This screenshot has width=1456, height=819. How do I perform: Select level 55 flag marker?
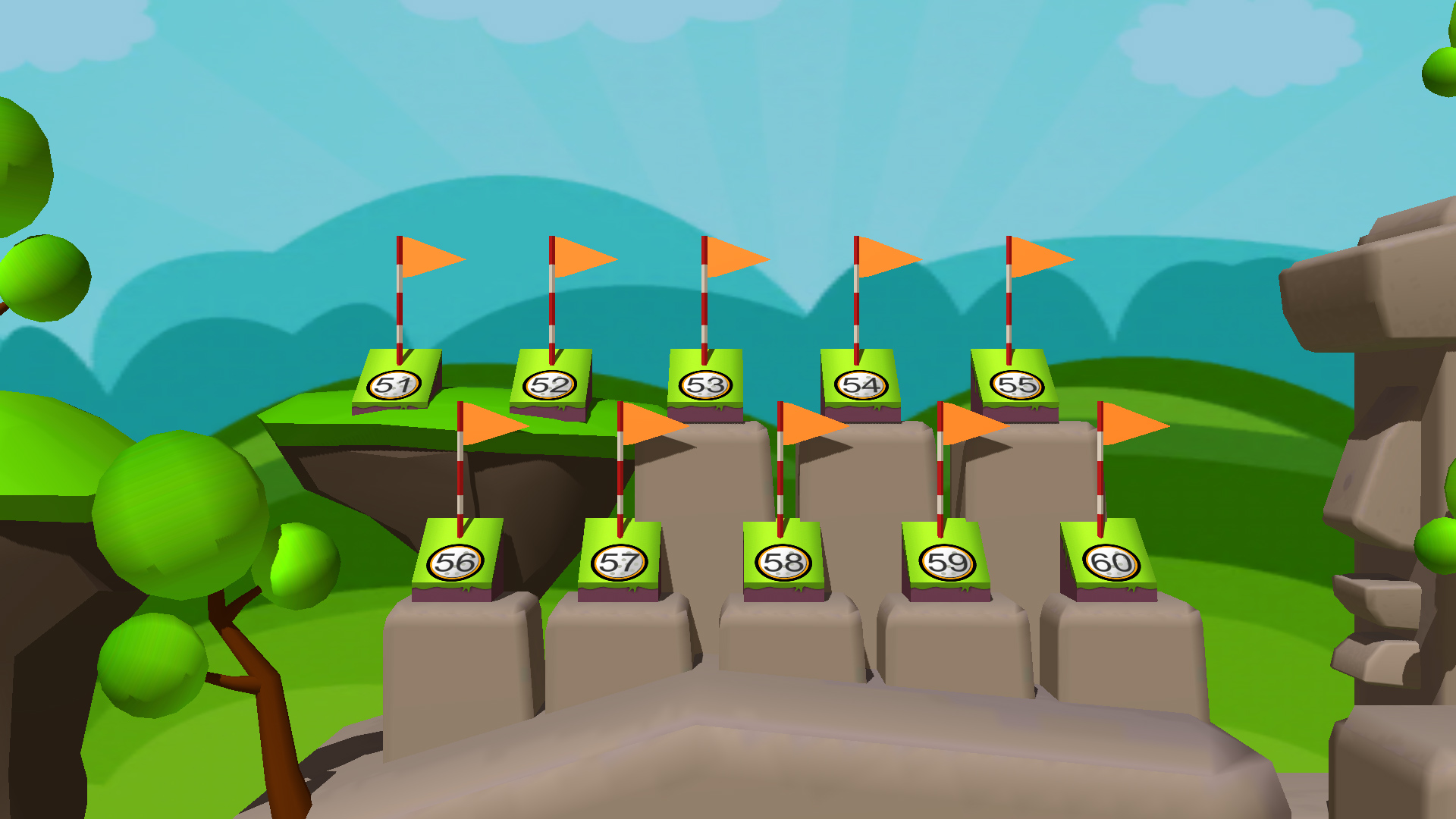click(x=1017, y=385)
